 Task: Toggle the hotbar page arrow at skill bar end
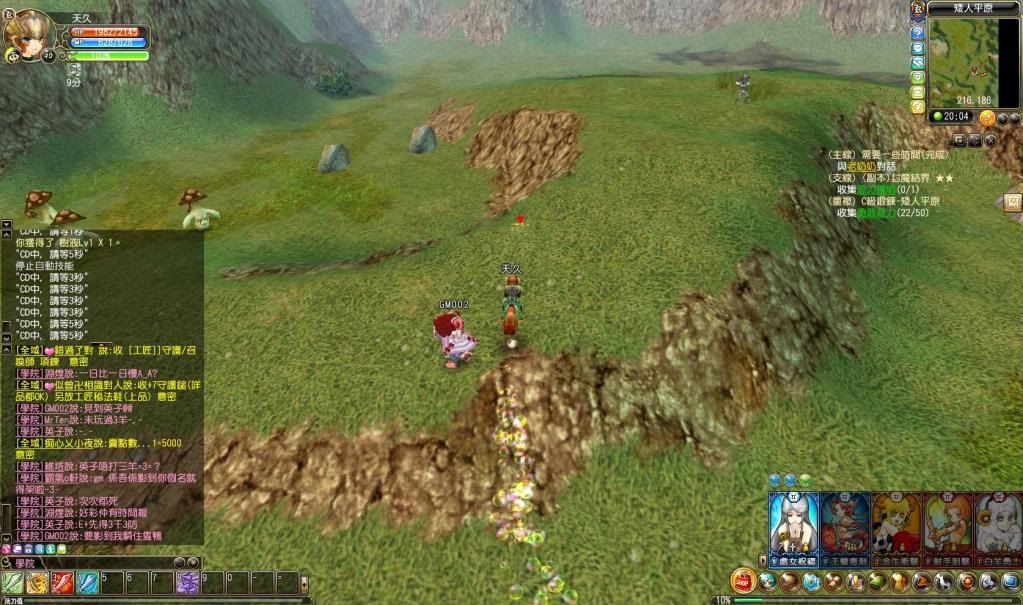(x=305, y=582)
